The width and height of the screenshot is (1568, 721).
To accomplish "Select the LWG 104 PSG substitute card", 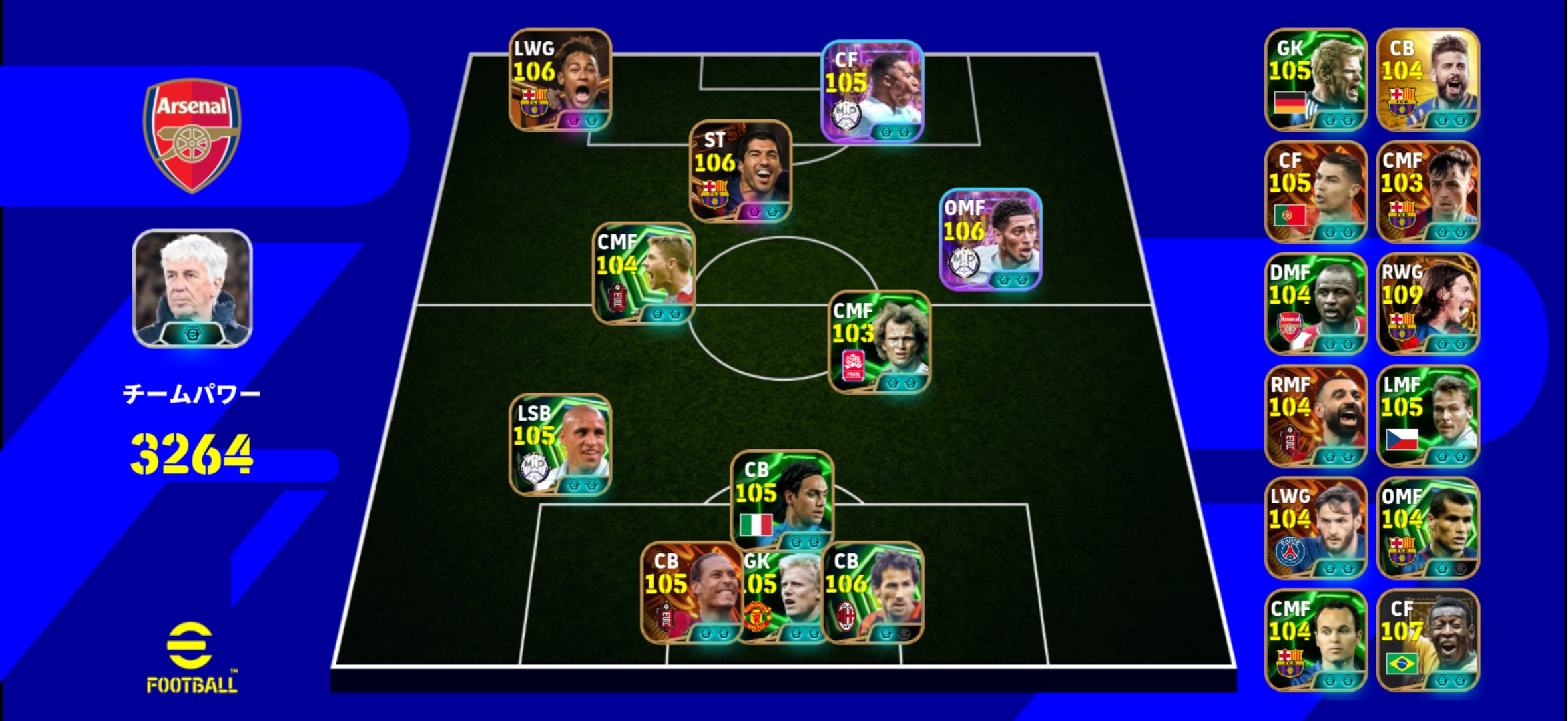I will click(1315, 528).
